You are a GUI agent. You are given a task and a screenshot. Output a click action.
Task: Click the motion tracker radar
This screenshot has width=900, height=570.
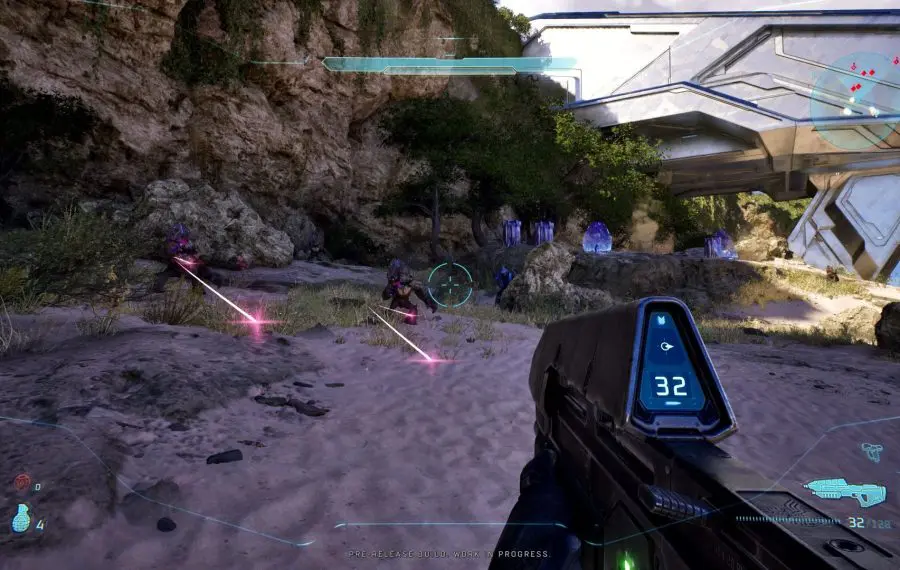[x=854, y=100]
